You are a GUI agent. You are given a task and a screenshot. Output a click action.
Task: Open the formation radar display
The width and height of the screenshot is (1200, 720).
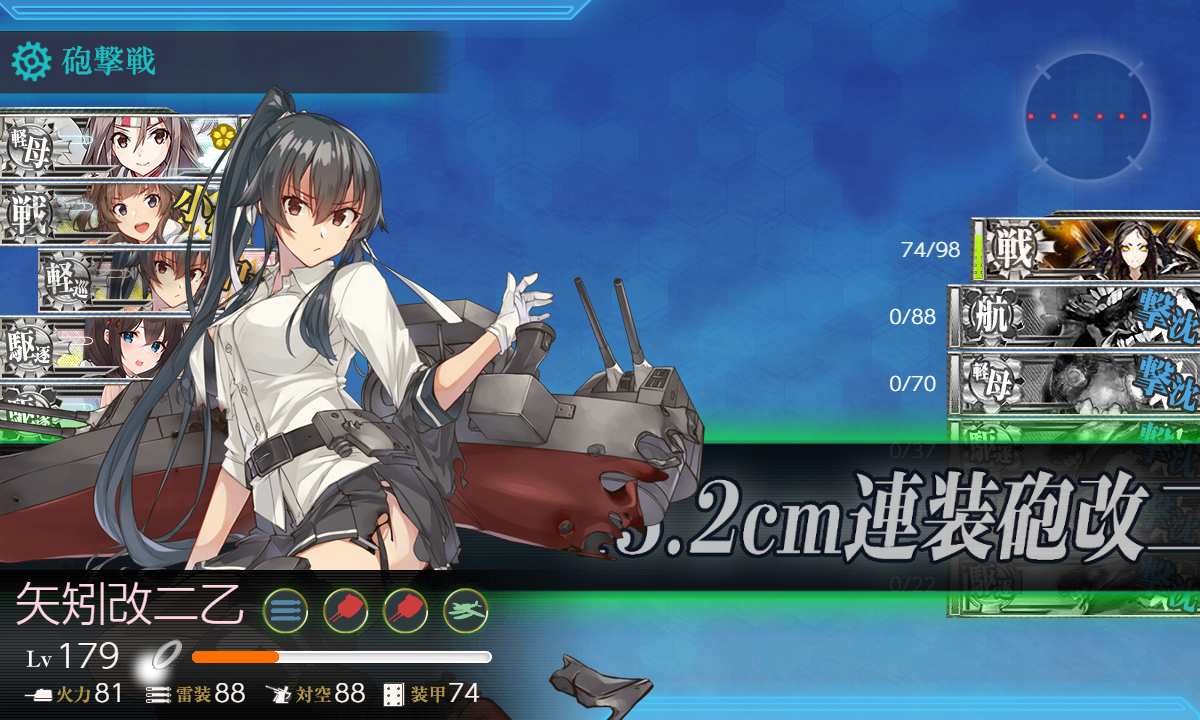pos(1087,117)
